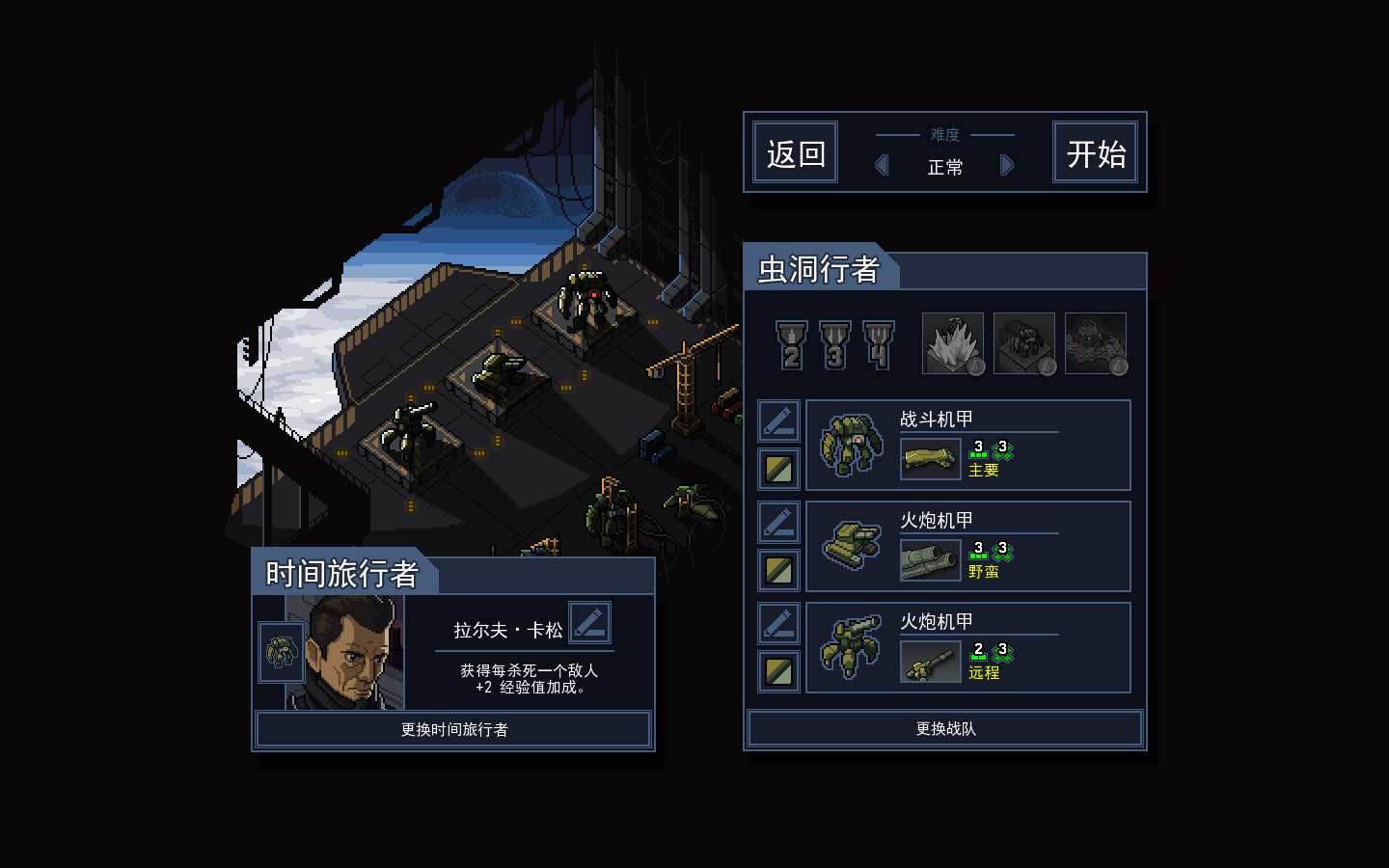The height and width of the screenshot is (868, 1389).
Task: Edit pilot name 拉尔夫·卡松
Action: 589,623
